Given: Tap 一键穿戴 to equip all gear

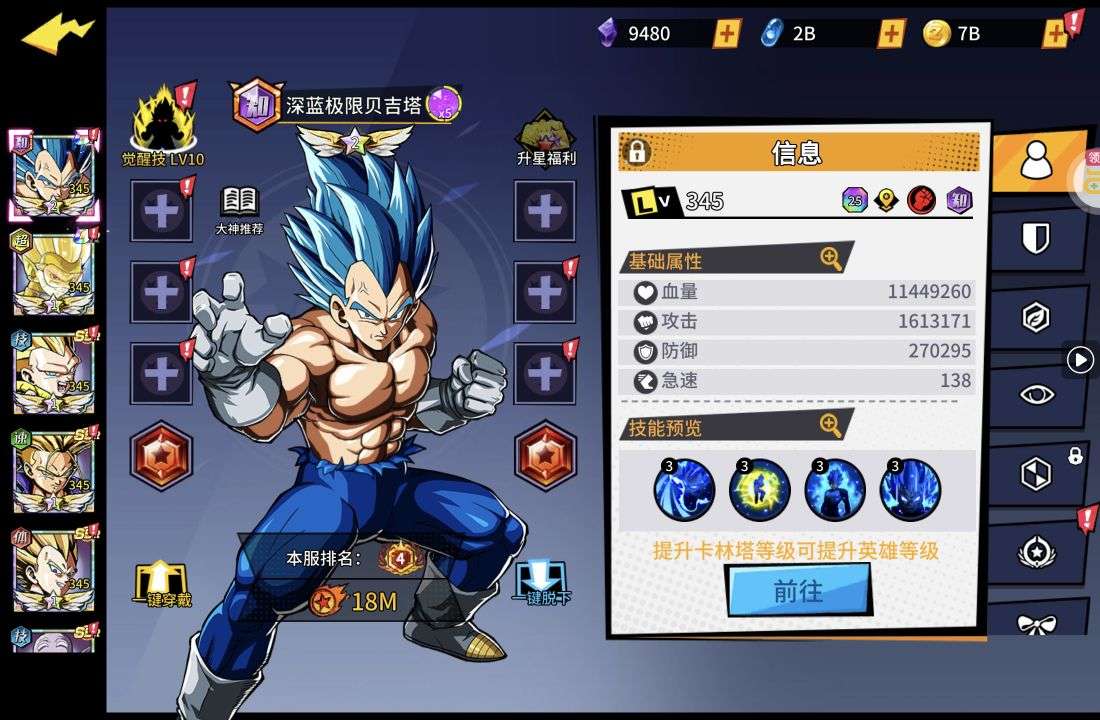Looking at the screenshot, I should point(163,583).
